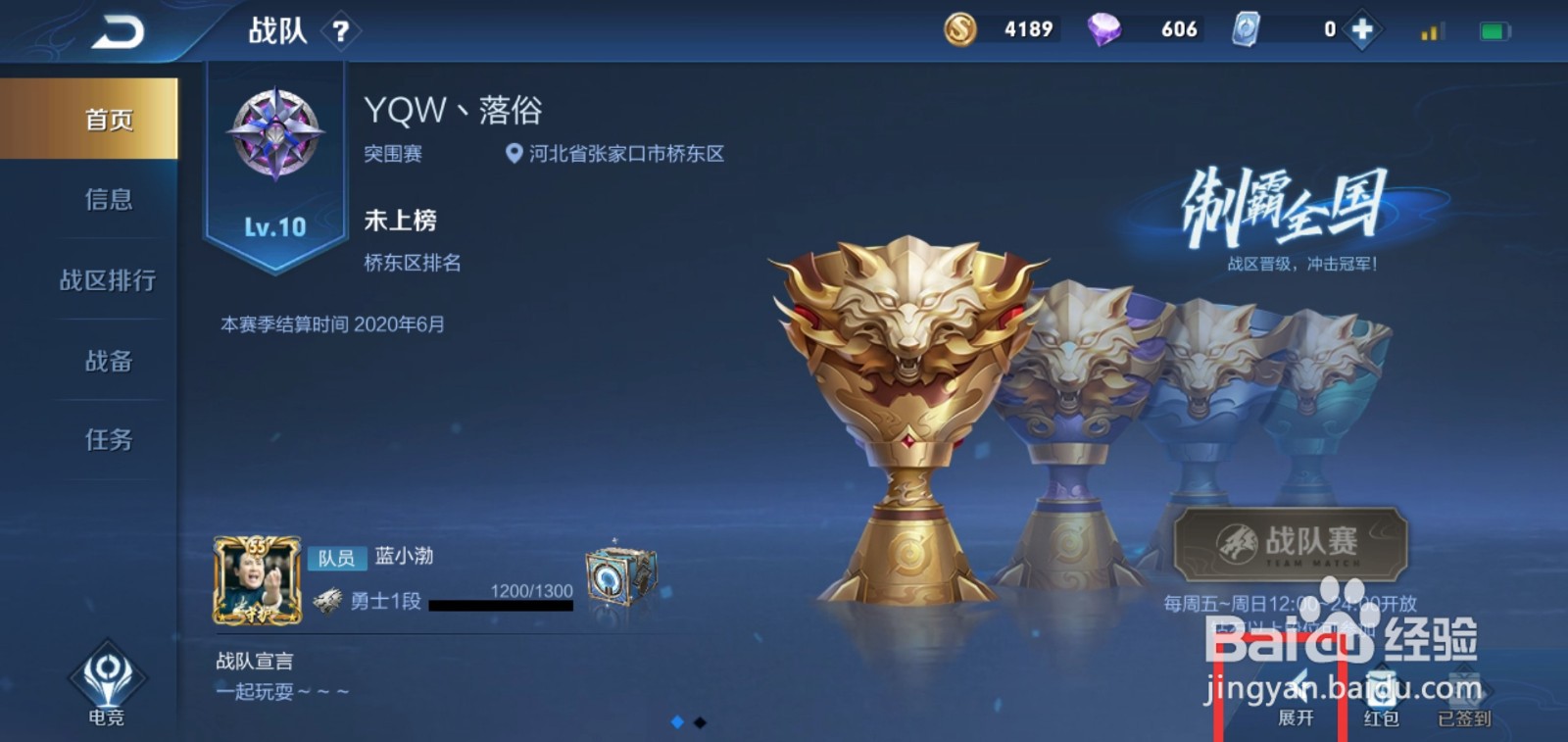Click the 1200/1300 progress bar
This screenshot has height=742, width=1568.
(x=501, y=603)
